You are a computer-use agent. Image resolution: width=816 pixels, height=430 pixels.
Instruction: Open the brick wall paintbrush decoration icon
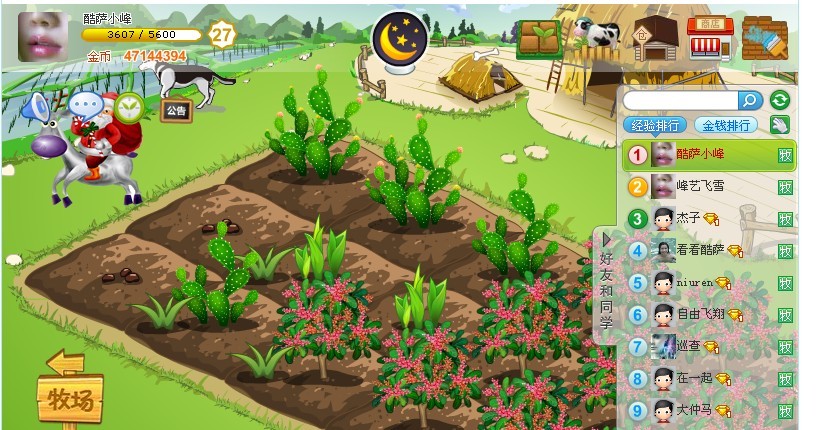click(765, 38)
